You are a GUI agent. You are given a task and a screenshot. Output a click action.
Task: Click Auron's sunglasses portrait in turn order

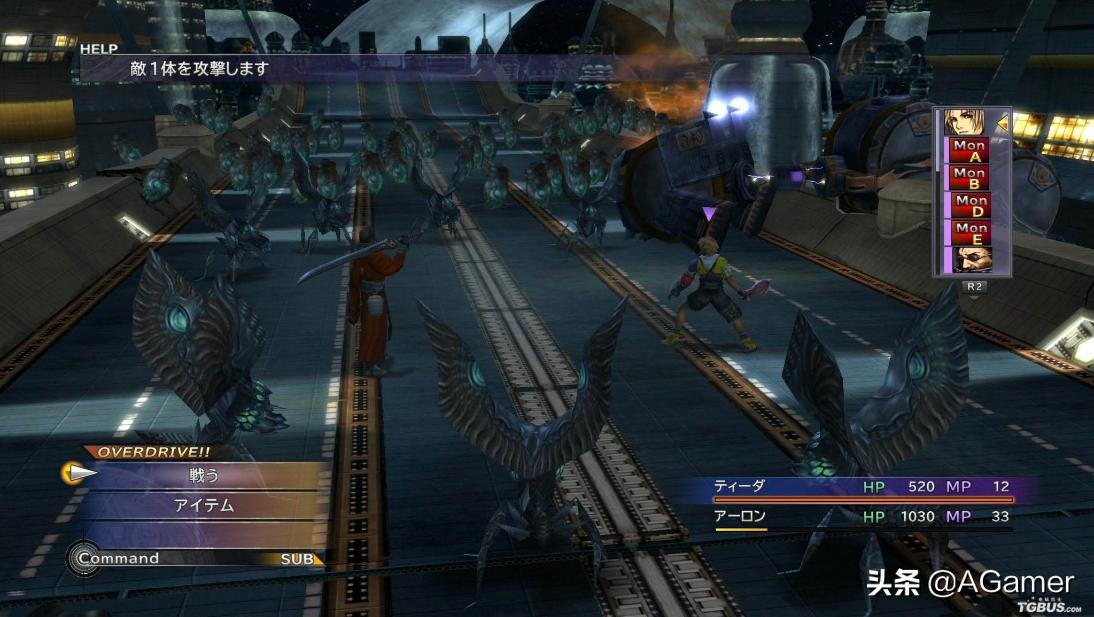tap(970, 260)
